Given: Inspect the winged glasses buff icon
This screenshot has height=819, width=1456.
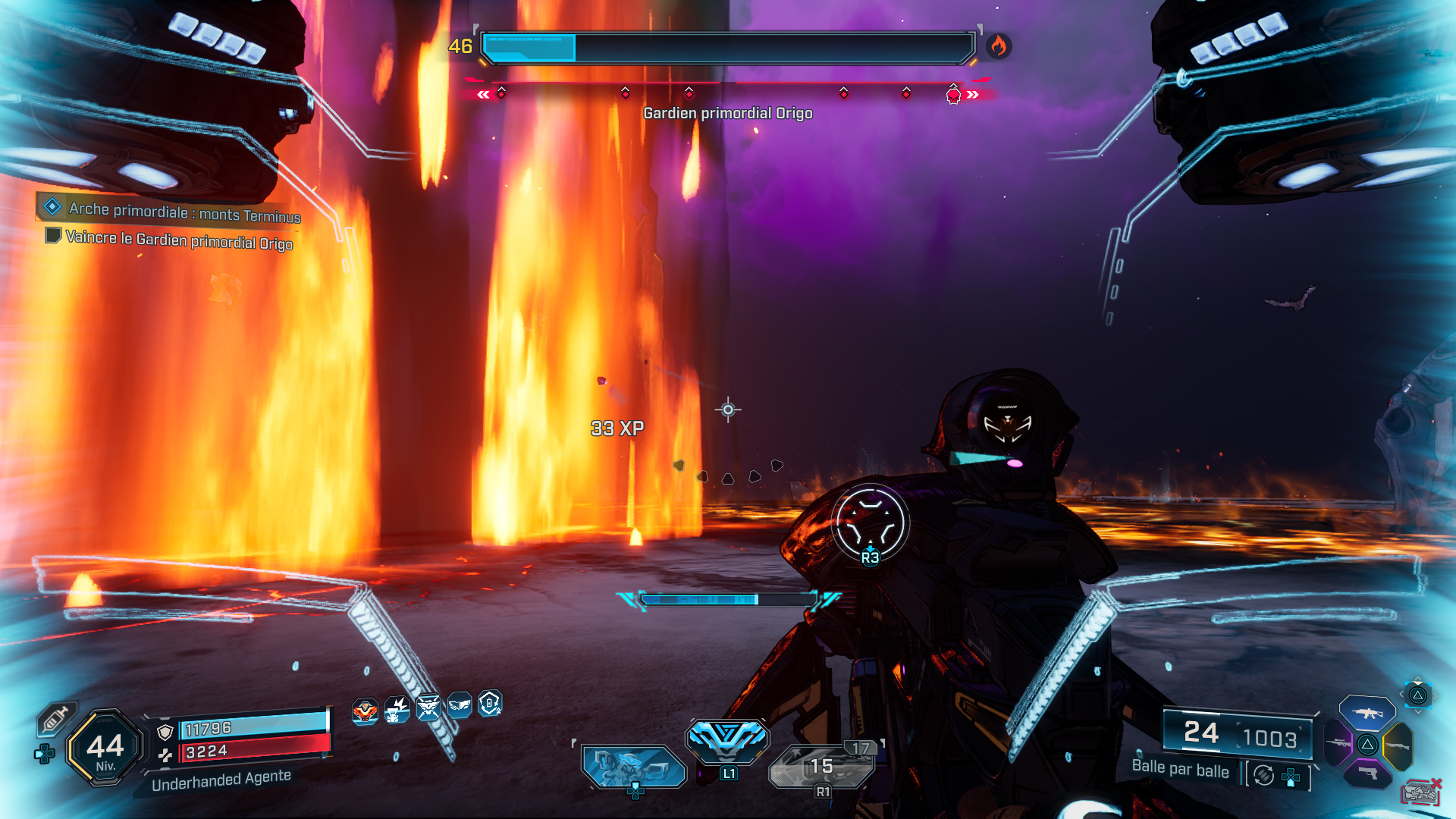Looking at the screenshot, I should (460, 705).
